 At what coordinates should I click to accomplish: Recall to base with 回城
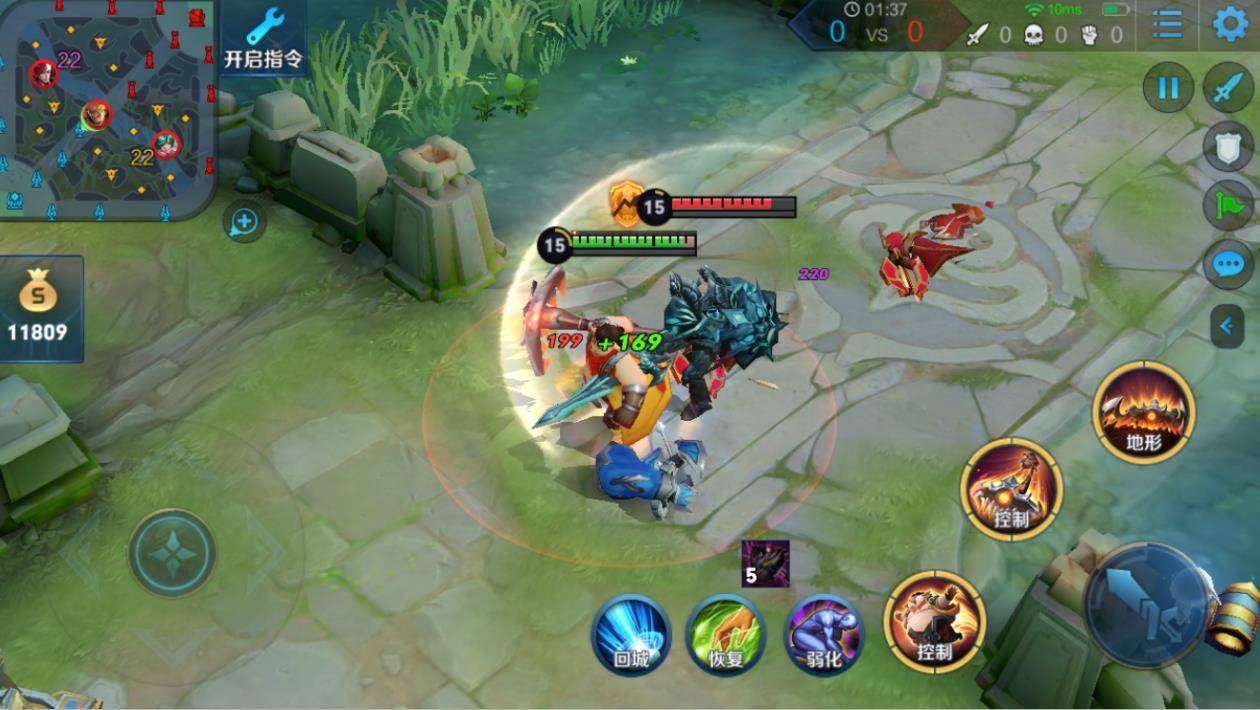(630, 633)
